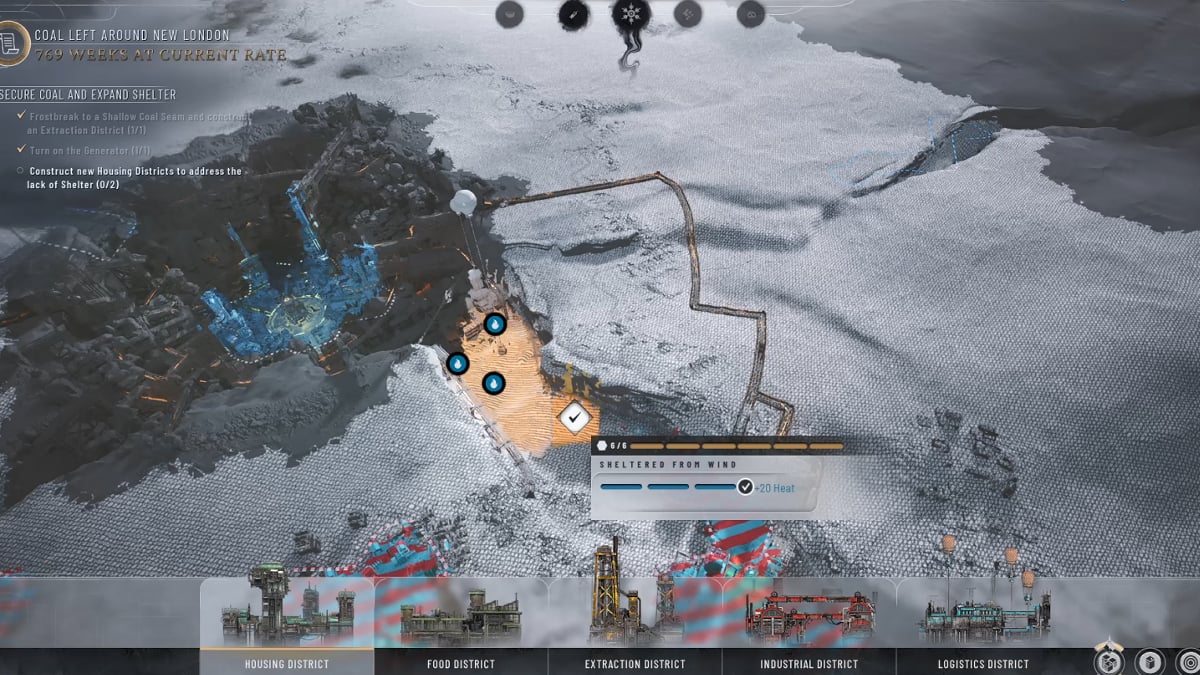Open the scroll icon beside coal status
Viewport: 1200px width, 675px height.
tap(10, 45)
